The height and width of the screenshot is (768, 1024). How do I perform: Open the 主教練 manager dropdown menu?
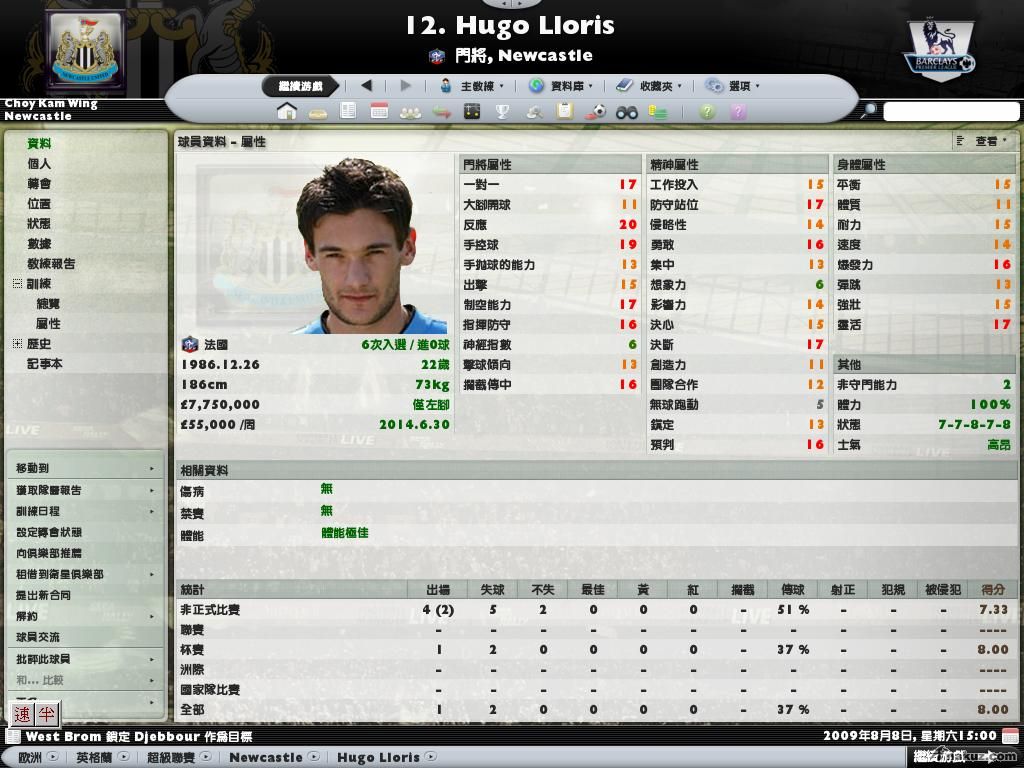click(x=473, y=86)
